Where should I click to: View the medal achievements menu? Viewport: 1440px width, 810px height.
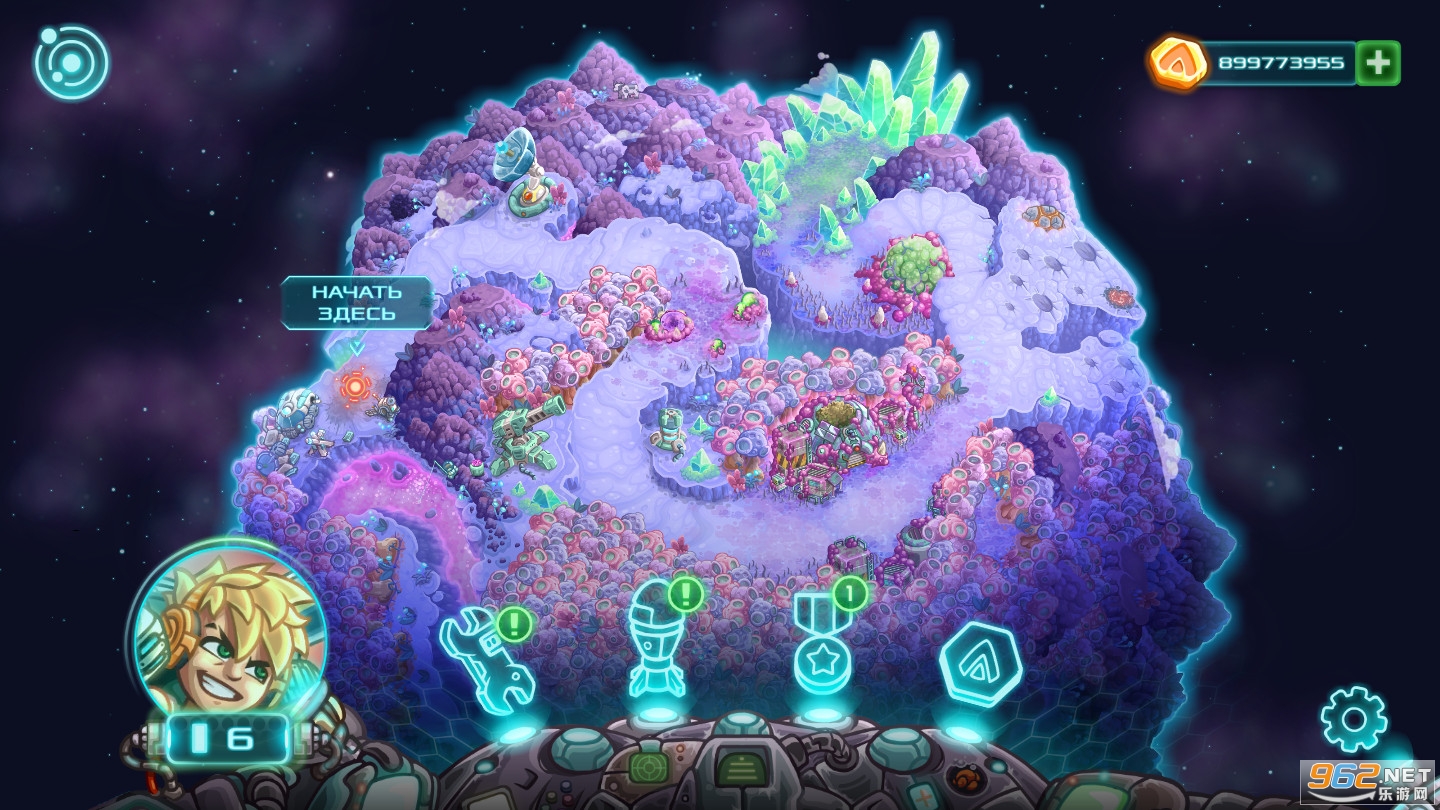pos(823,647)
